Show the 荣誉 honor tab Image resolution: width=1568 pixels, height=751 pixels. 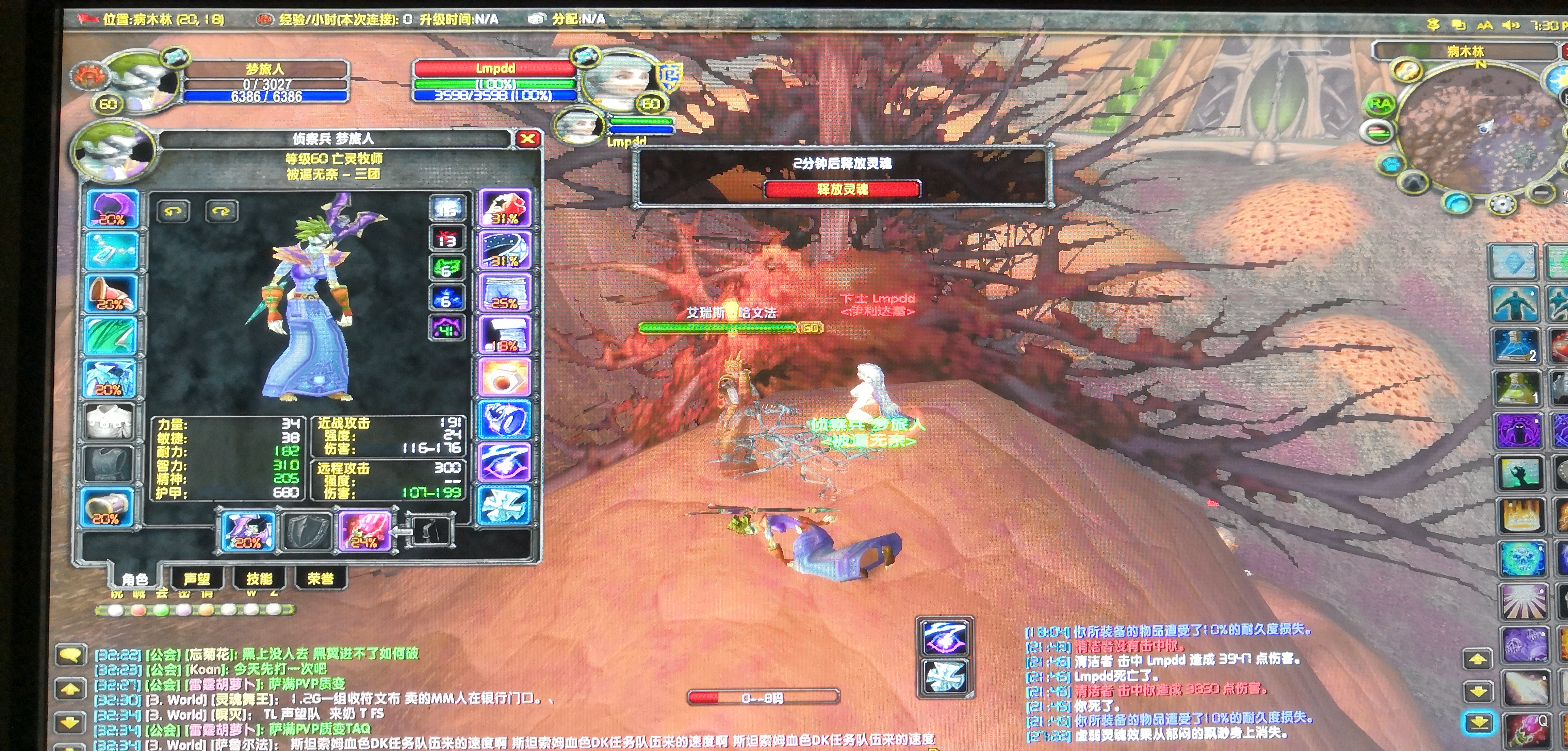[x=320, y=578]
